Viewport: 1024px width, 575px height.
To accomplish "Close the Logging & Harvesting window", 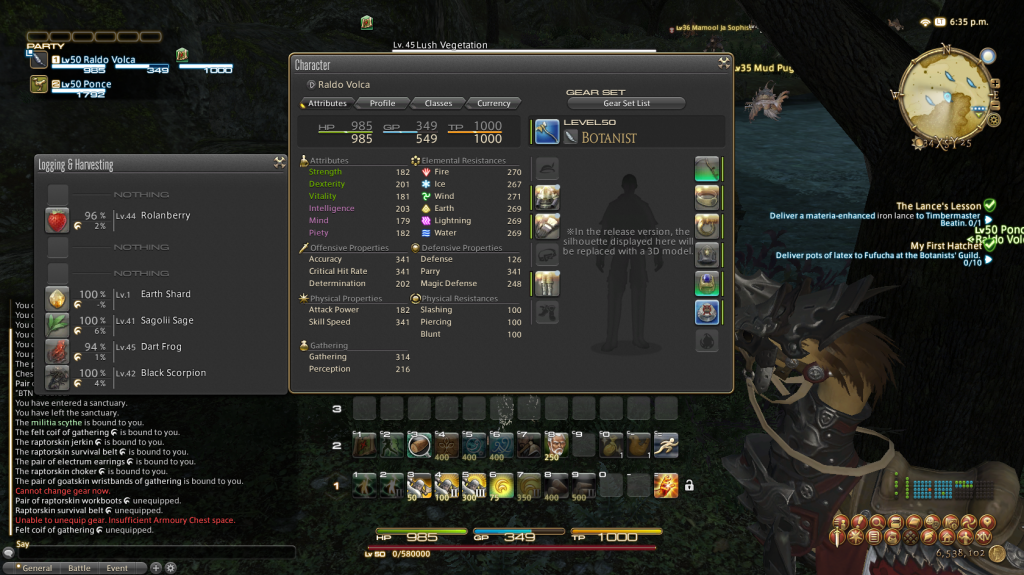I will coord(279,163).
